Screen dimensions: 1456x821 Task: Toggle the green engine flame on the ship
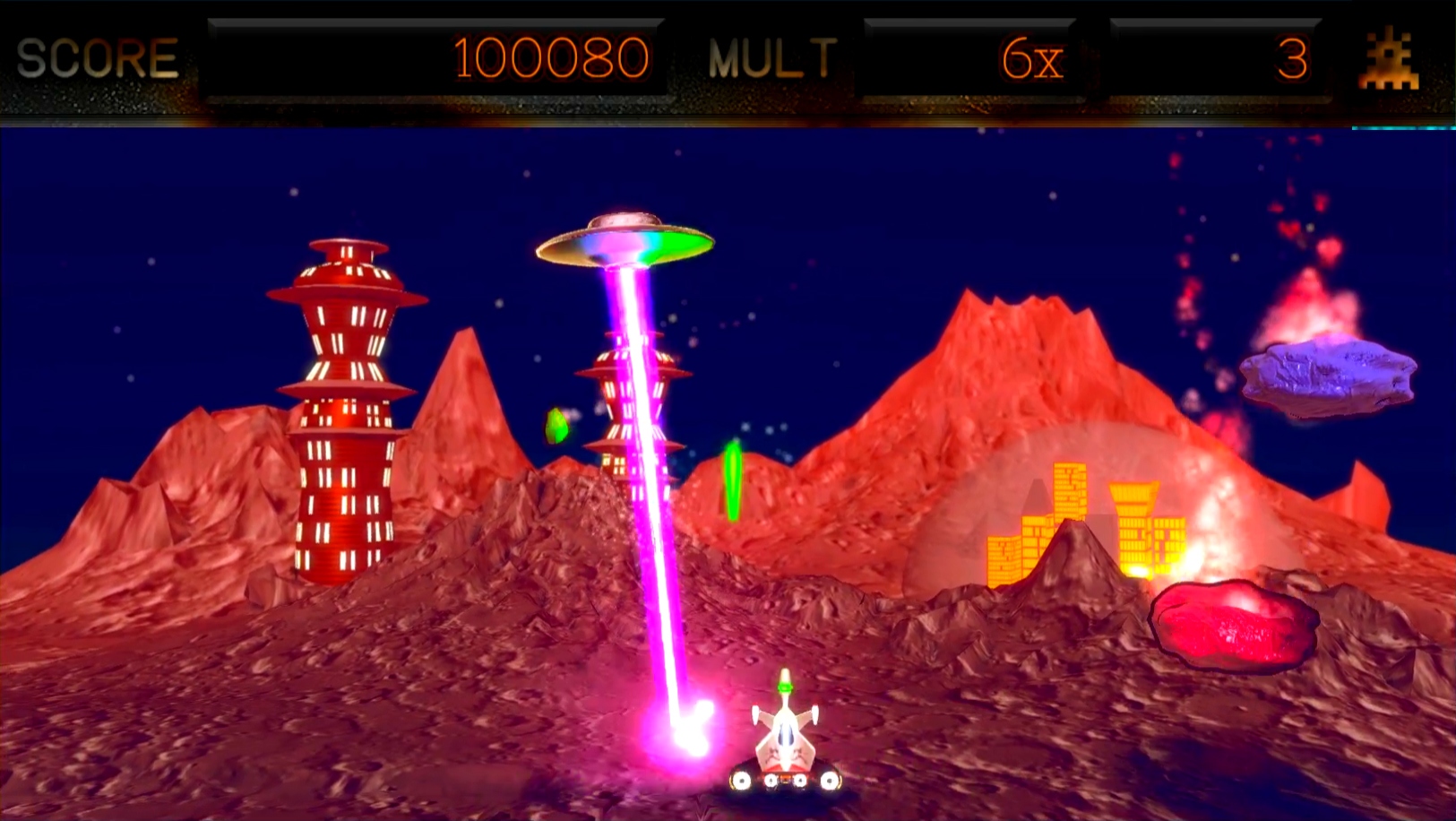point(785,687)
